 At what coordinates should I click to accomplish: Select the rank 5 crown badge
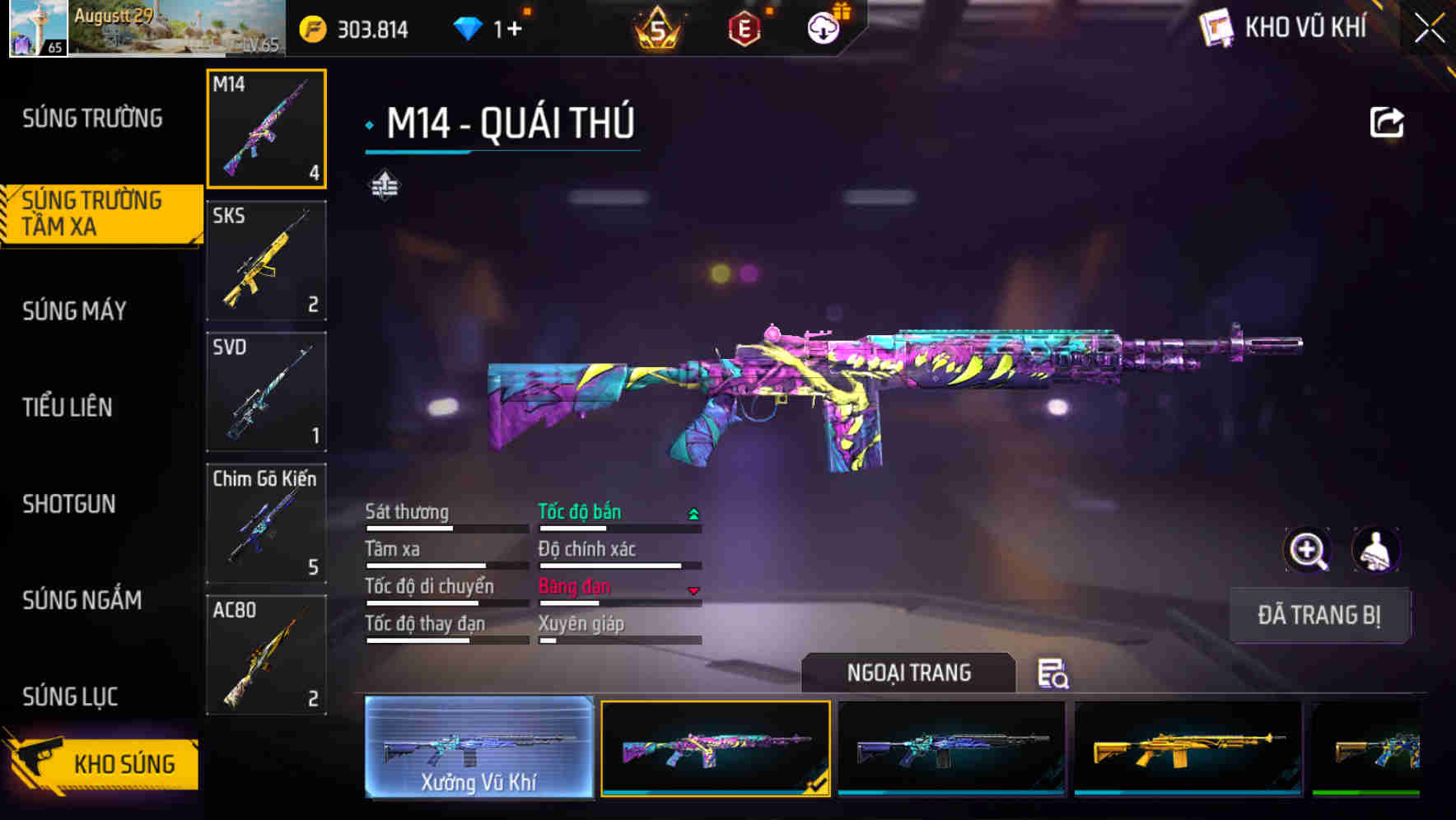click(x=659, y=27)
